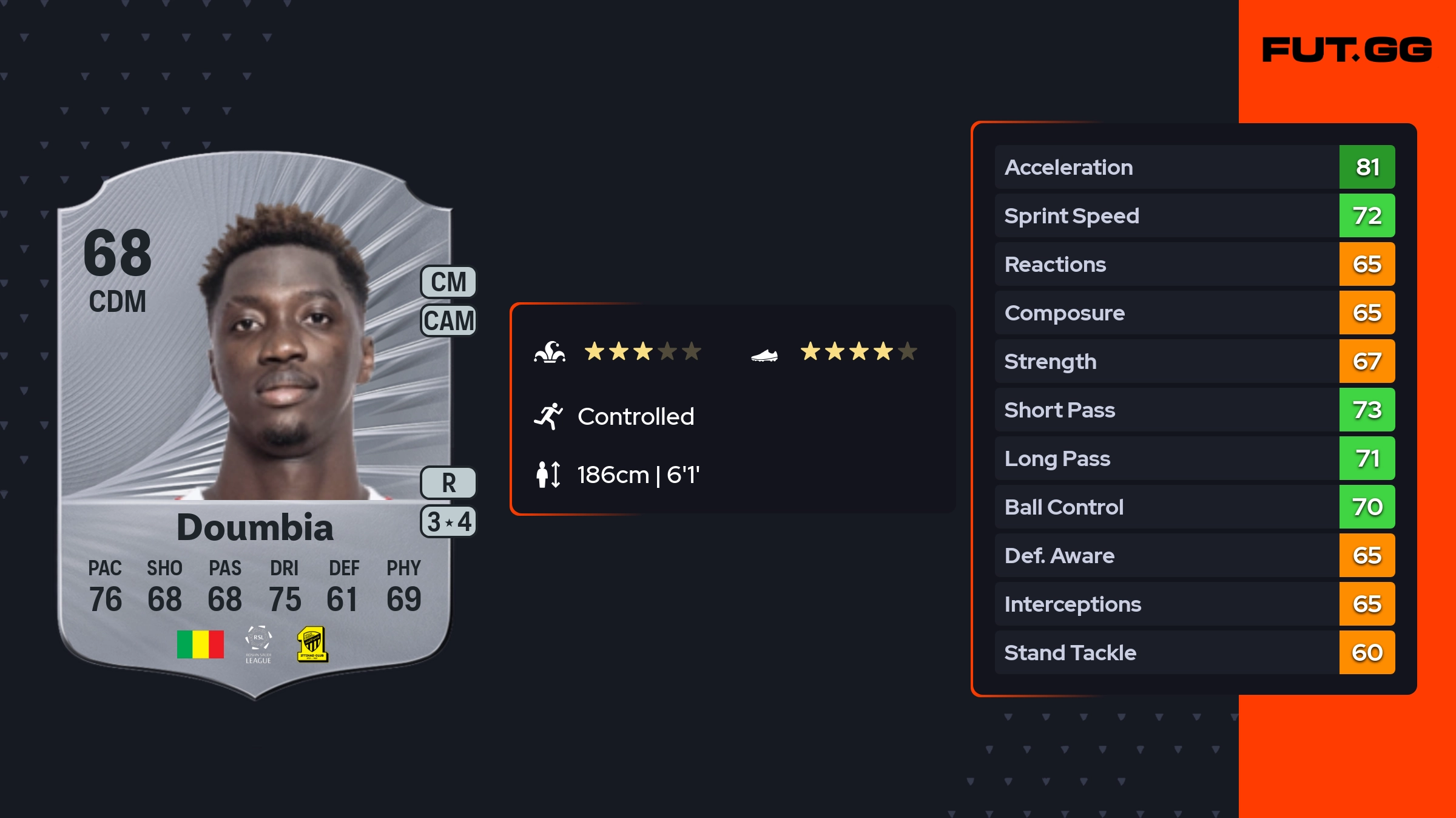This screenshot has width=1456, height=818.
Task: Click the 3★4 skill and weak foot badge
Action: [448, 522]
